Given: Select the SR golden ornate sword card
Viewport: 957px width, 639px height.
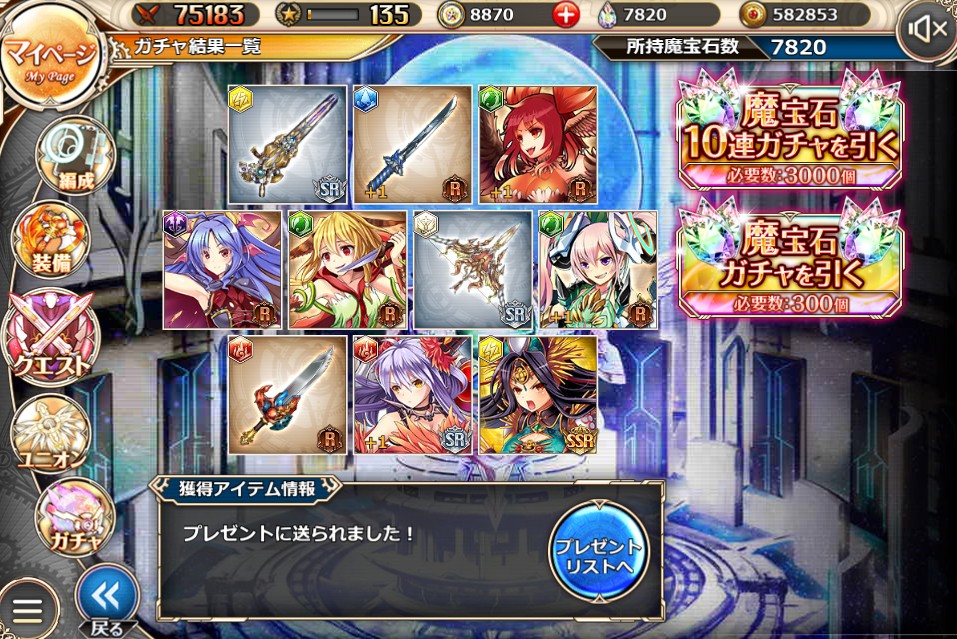Looking at the screenshot, I should [x=287, y=145].
